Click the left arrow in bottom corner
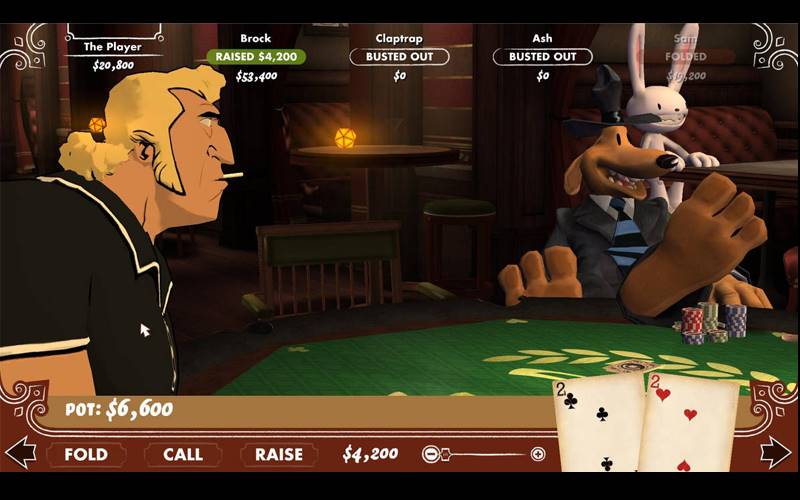Screen dimensions: 800x500 pyautogui.click(x=20, y=452)
